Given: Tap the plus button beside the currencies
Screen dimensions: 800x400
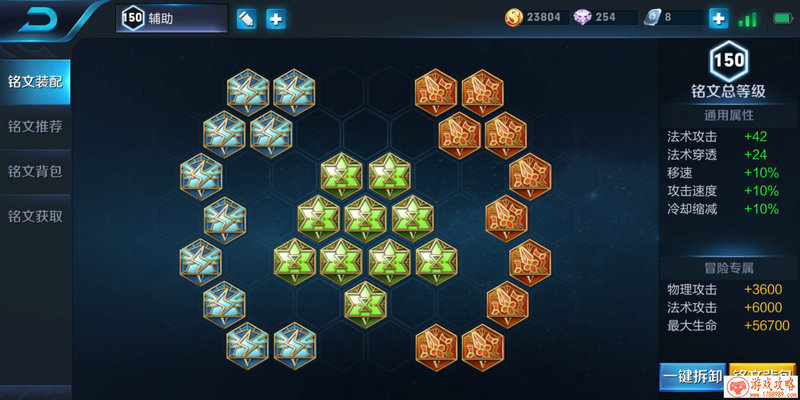Looking at the screenshot, I should point(718,18).
